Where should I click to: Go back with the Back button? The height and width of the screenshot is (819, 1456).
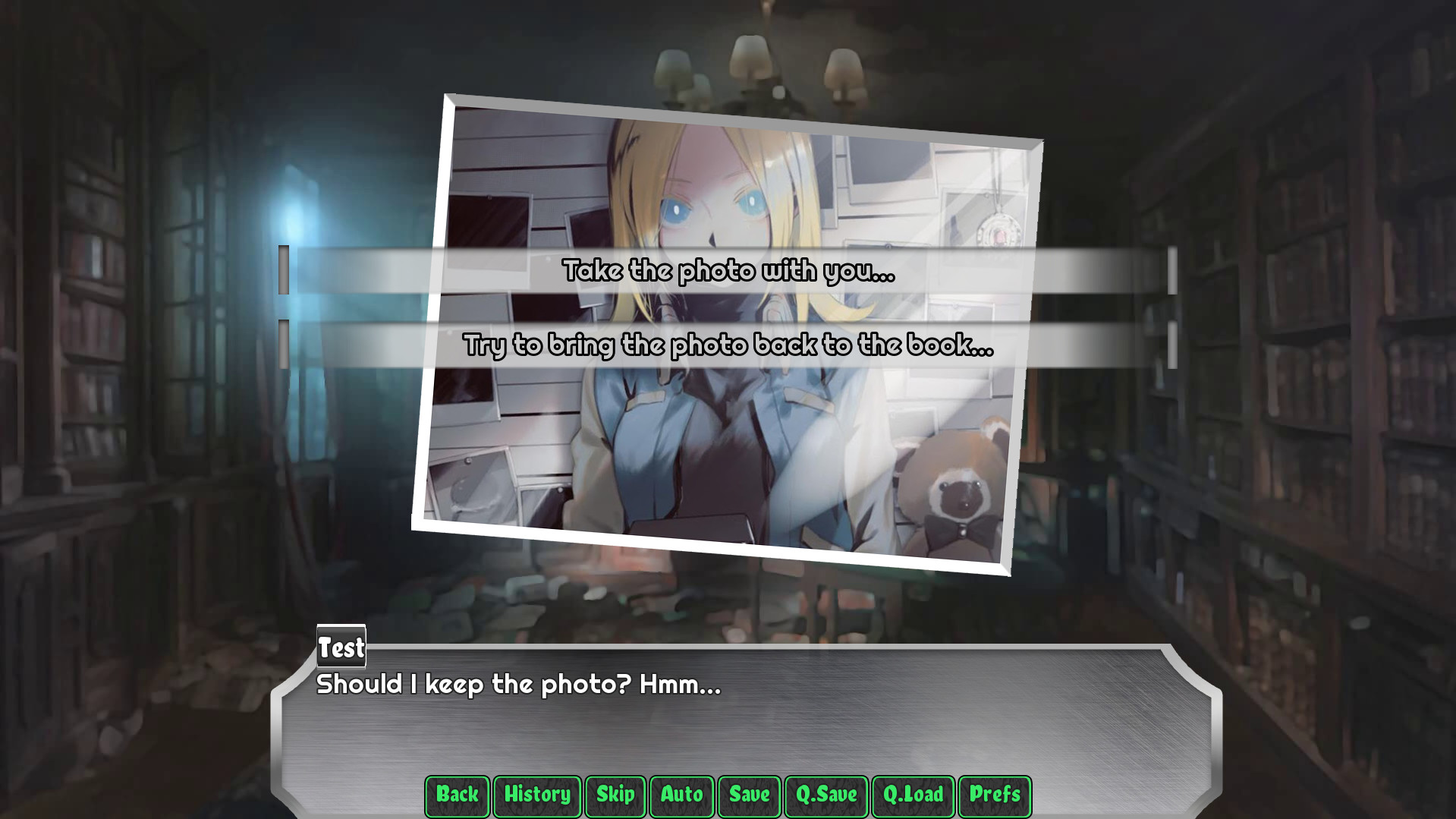[457, 795]
